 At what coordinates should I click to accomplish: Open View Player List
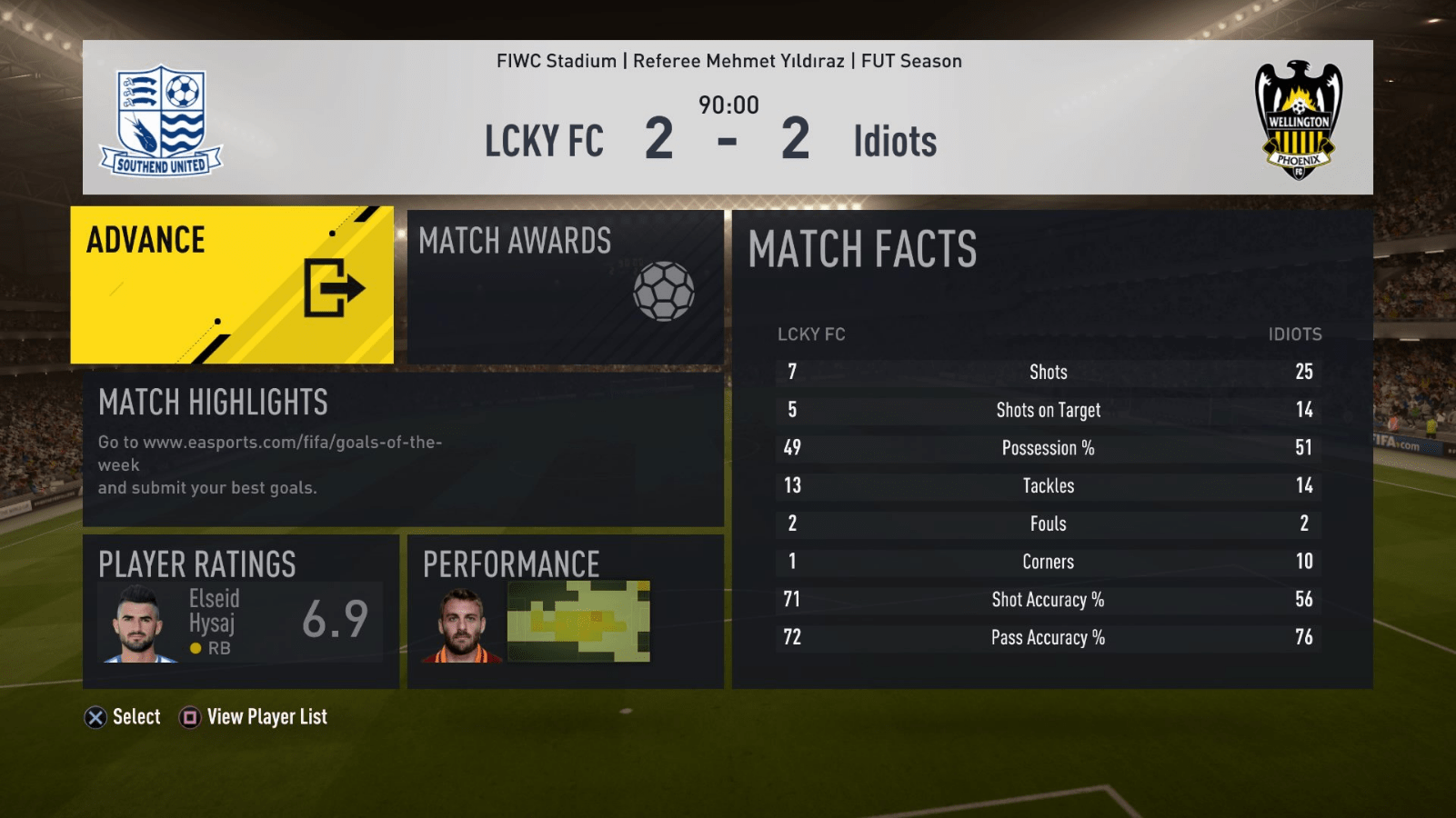[x=267, y=717]
